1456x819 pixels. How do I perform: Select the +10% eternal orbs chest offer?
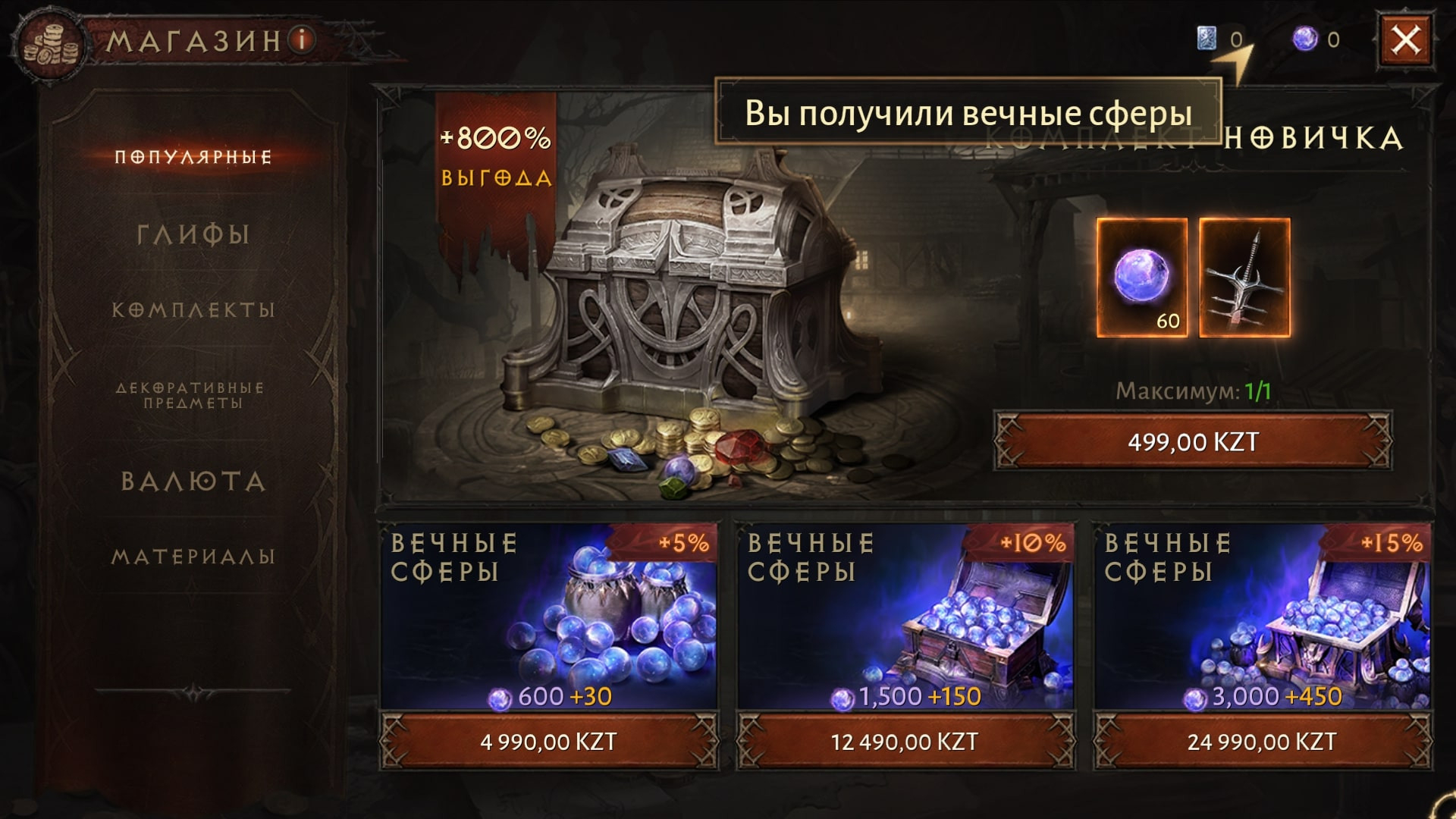click(x=905, y=614)
